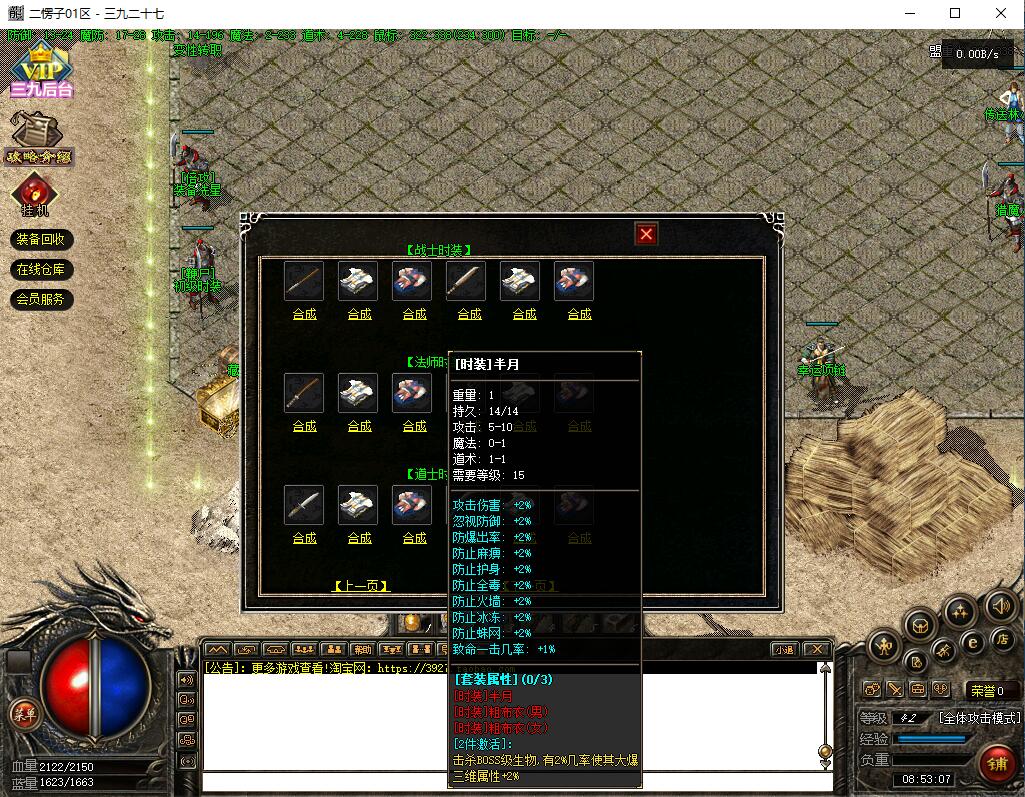Open the 攻略介绍 strategy guide scroll
The height and width of the screenshot is (797, 1025).
click(x=40, y=138)
